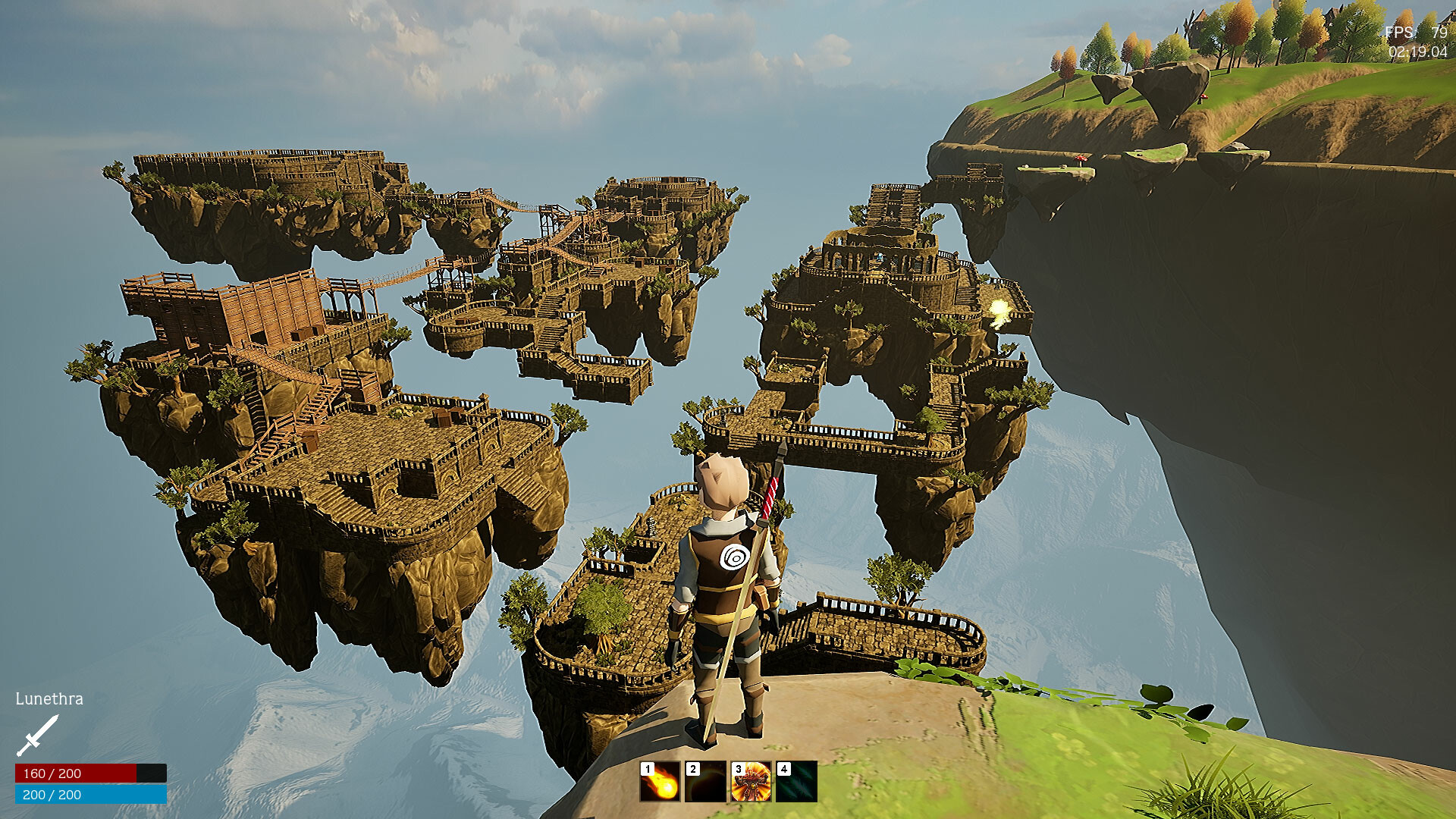Screen dimensions: 1456x819
Task: Trigger the teal slash ability in slot 4
Action: pos(796,782)
